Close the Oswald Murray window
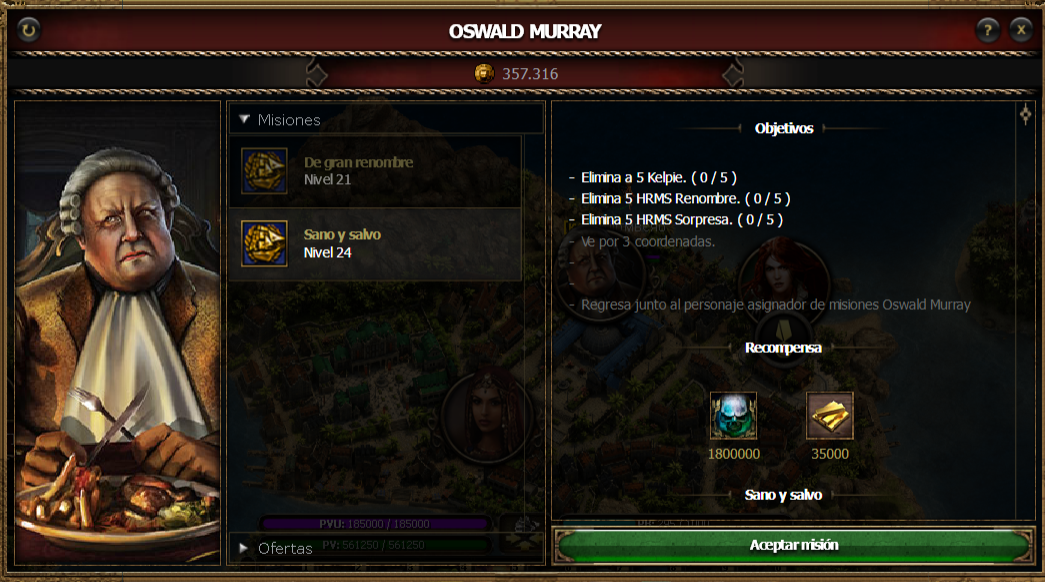 click(1020, 30)
